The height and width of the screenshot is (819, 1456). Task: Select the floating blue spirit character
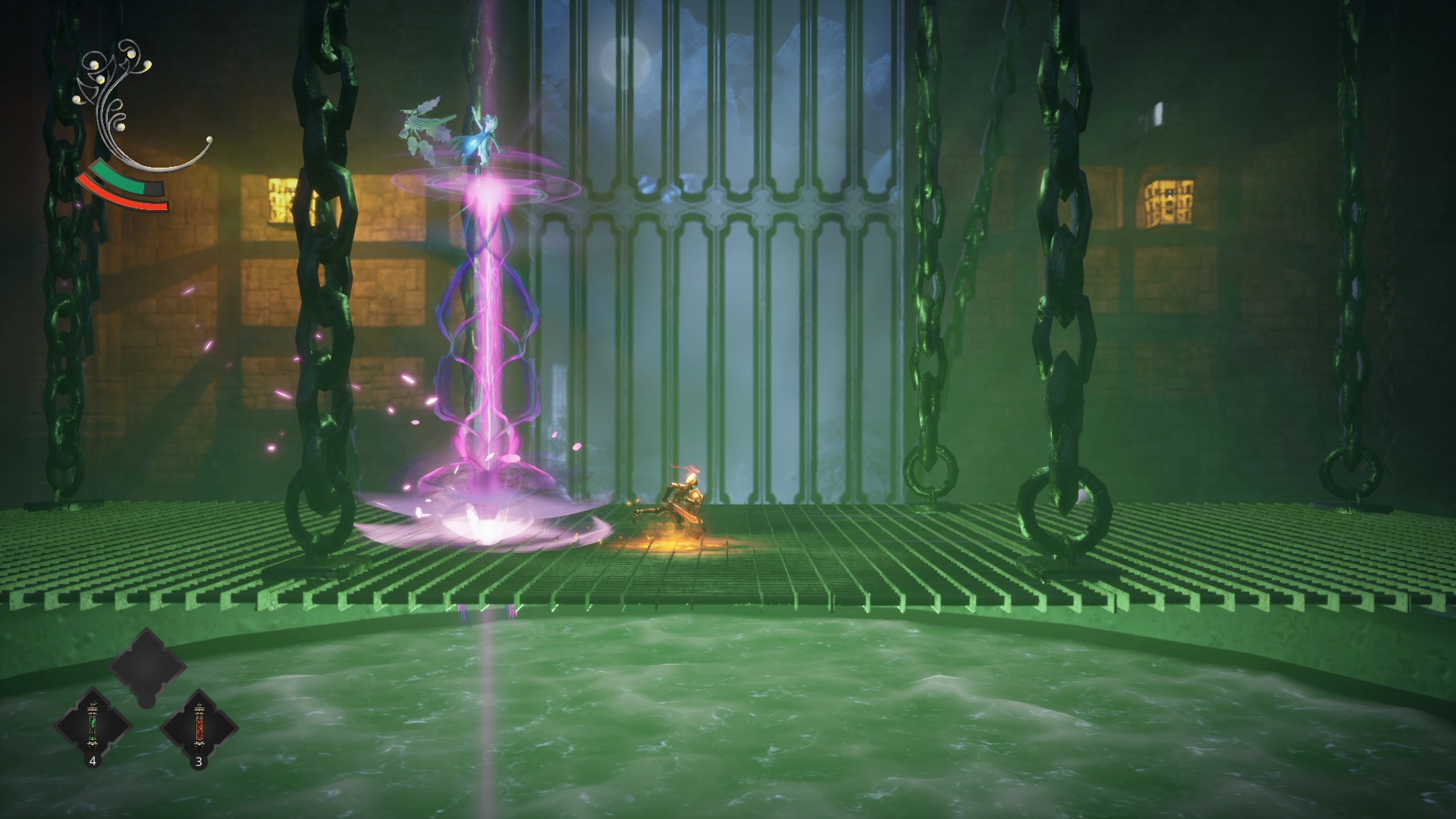[x=481, y=136]
